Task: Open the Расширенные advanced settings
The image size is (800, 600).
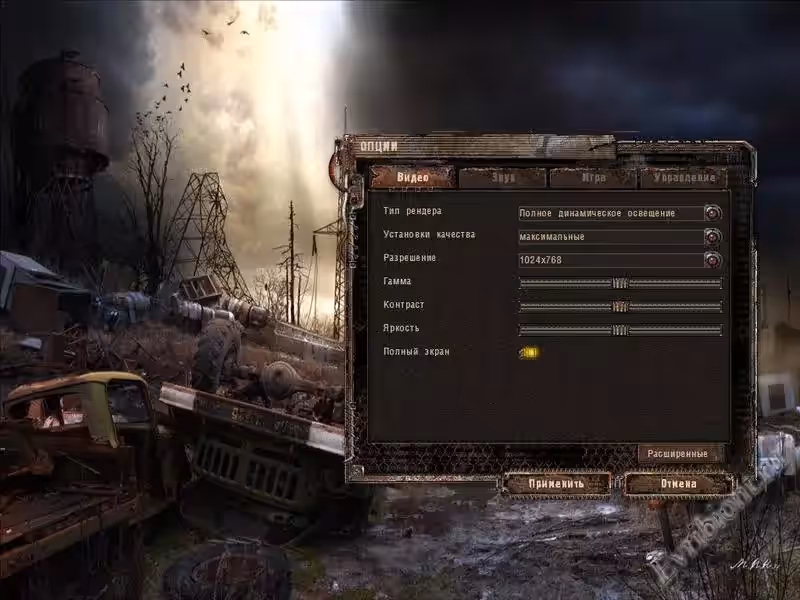Action: coord(680,454)
